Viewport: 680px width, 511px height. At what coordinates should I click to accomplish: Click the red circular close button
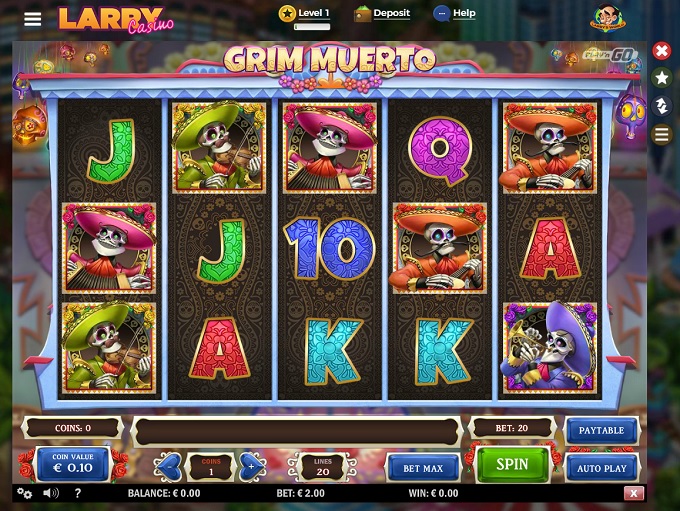661,50
